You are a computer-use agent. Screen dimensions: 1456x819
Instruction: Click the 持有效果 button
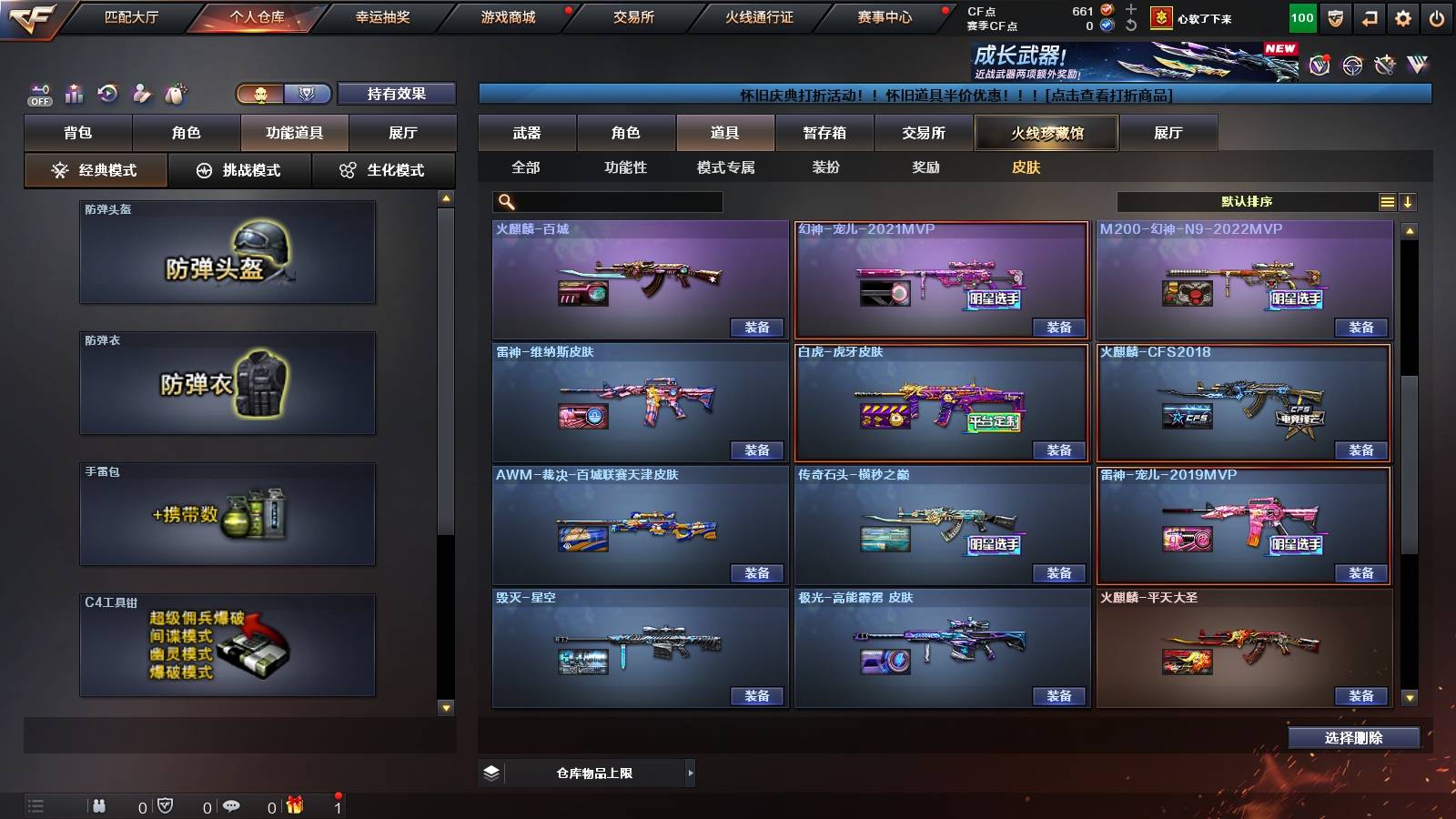click(398, 93)
